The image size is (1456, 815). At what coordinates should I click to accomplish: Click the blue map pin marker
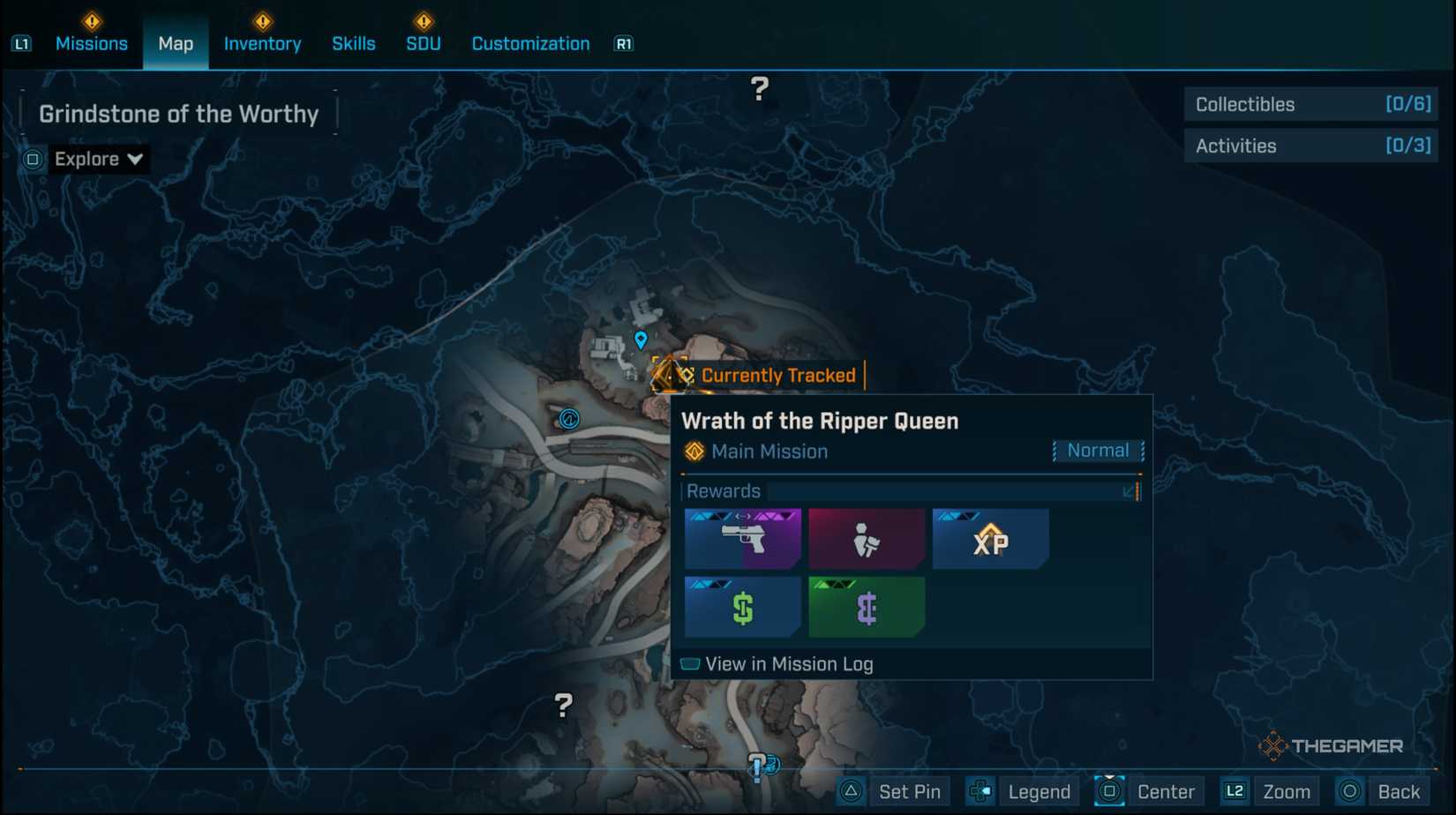641,339
